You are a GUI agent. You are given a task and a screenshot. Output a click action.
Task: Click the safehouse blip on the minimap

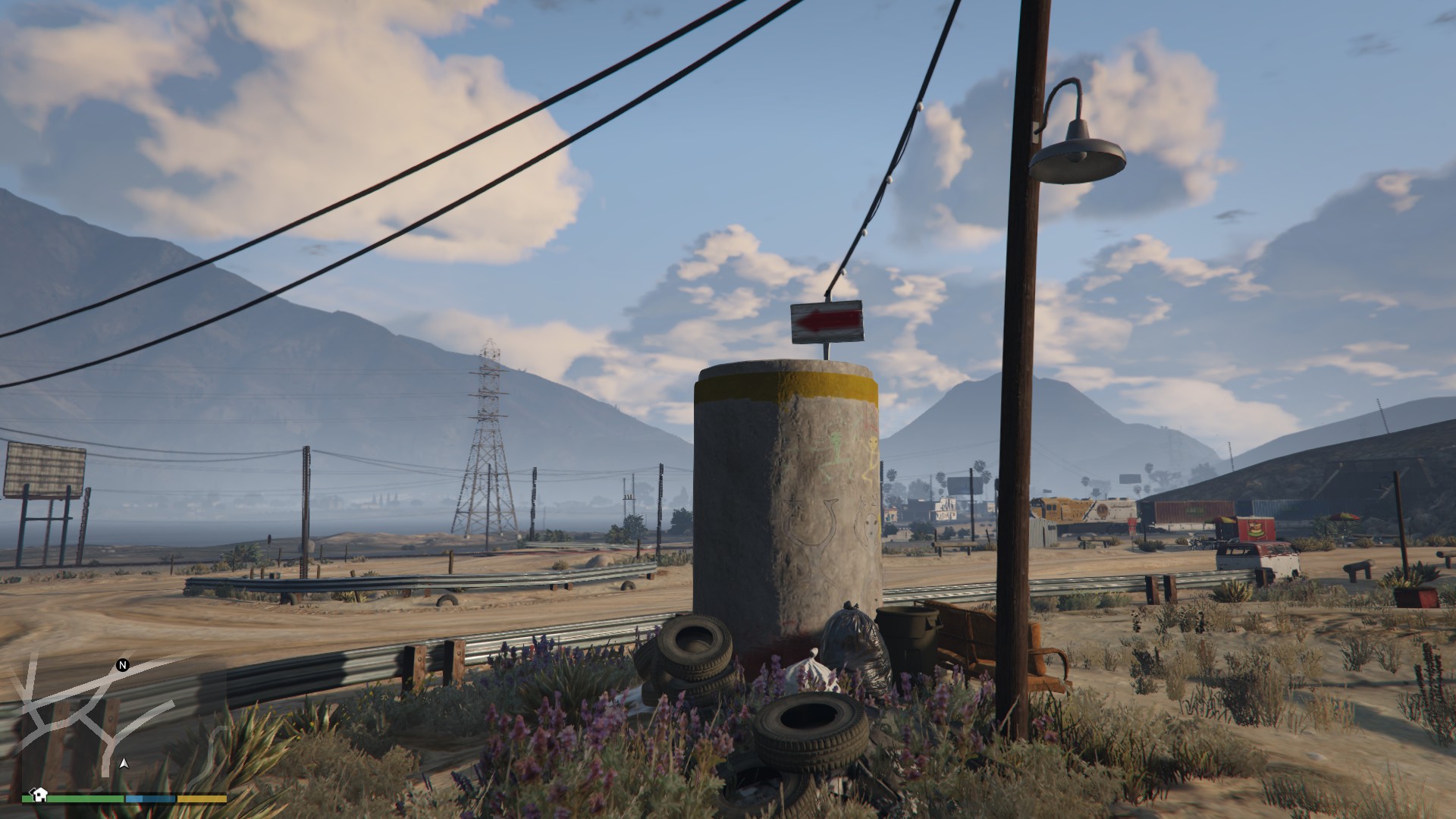(x=39, y=794)
